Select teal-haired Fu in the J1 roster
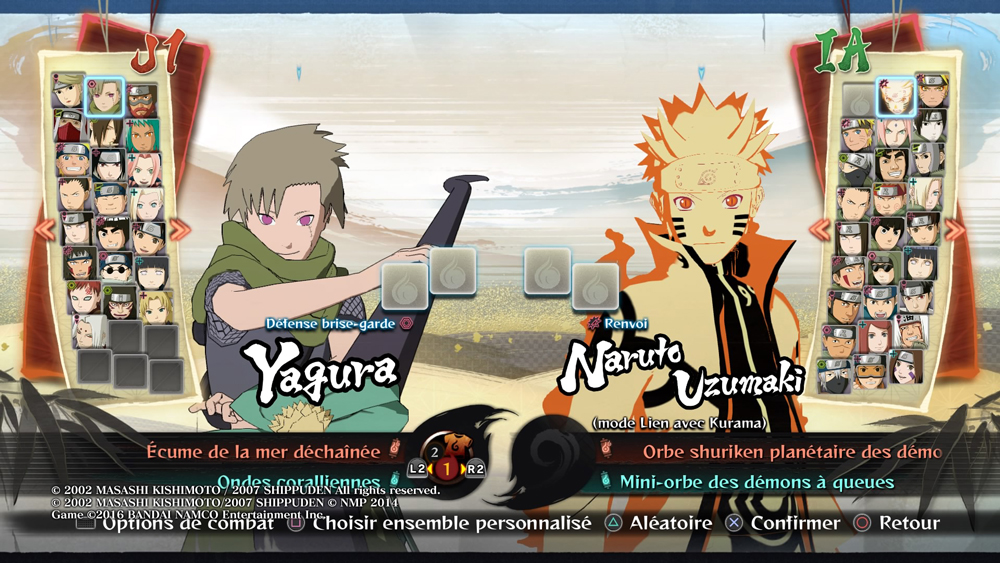 [141, 134]
